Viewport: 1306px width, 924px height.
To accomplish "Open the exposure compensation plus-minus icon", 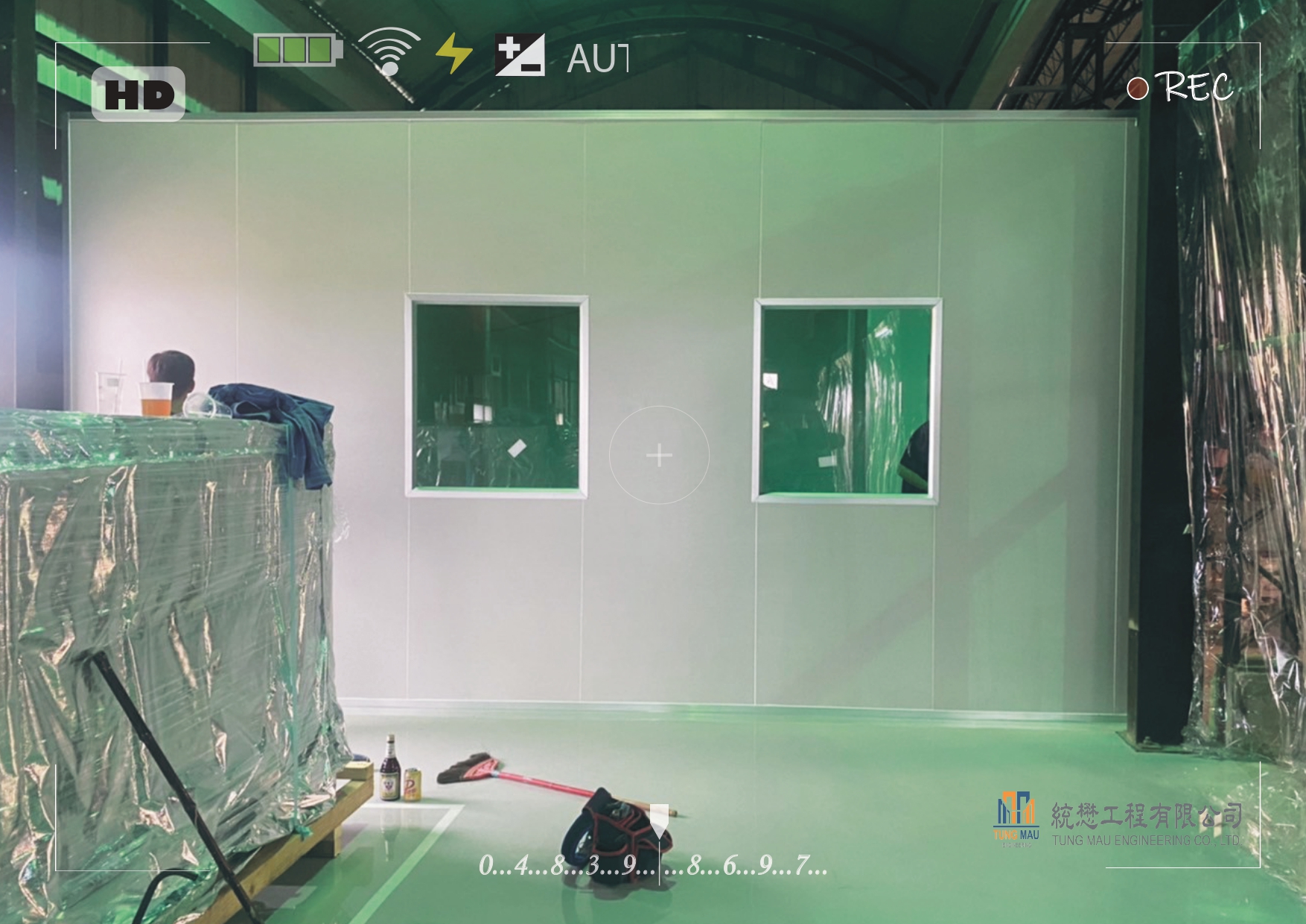I will click(x=520, y=55).
